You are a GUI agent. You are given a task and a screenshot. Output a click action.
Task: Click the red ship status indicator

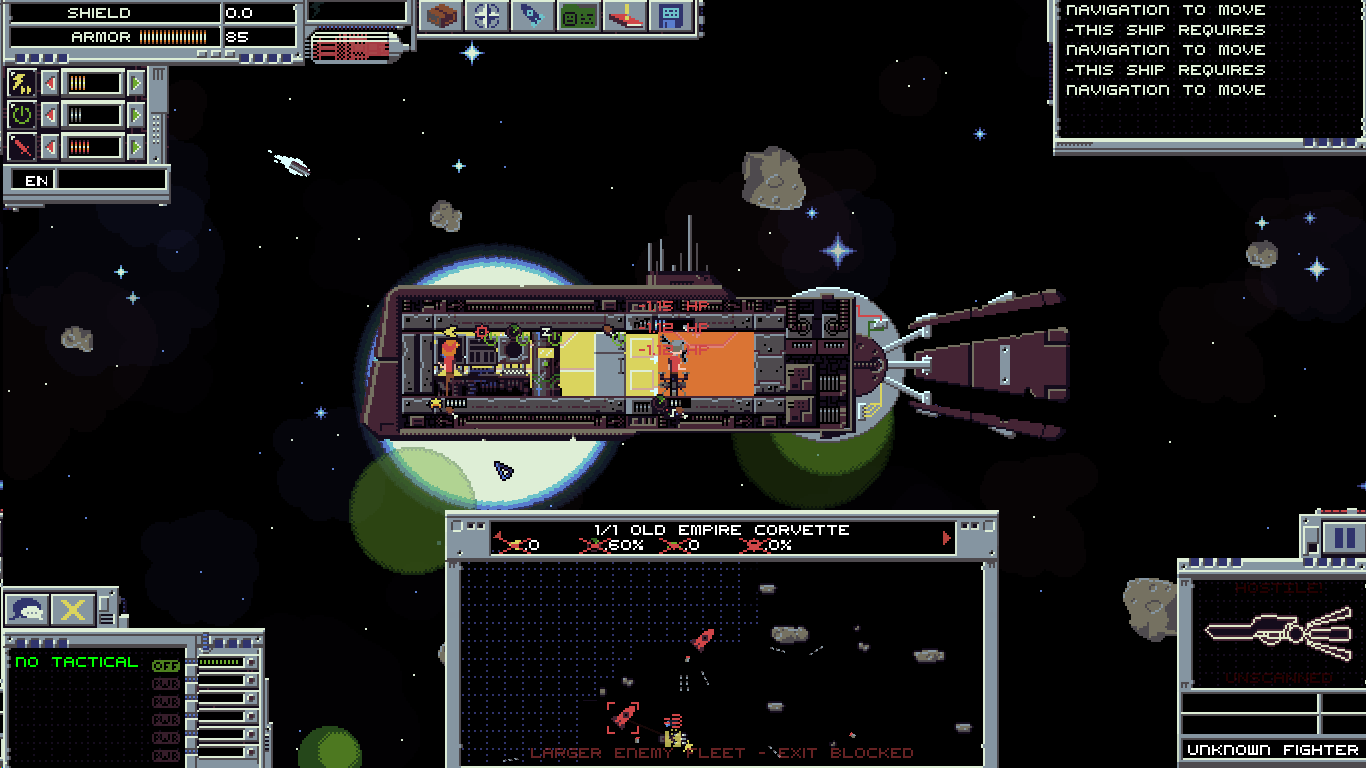point(355,47)
